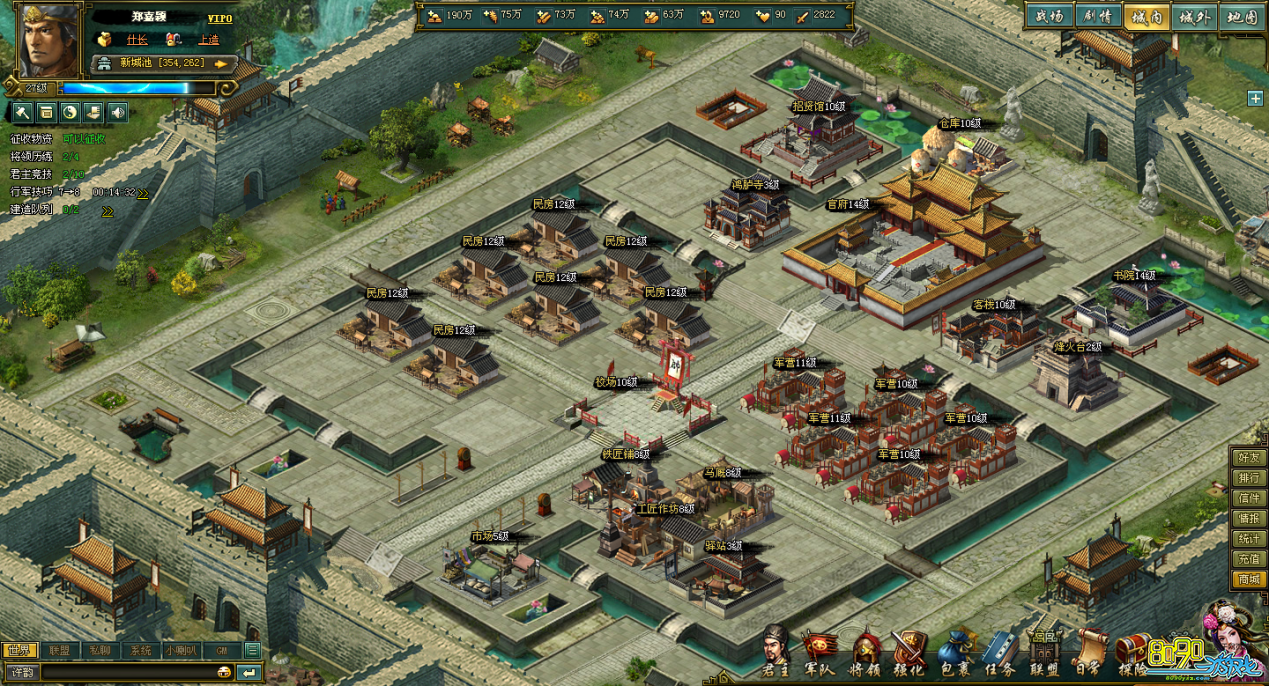Open the 包裹 (bag) inventory
This screenshot has width=1269, height=686.
(955, 652)
